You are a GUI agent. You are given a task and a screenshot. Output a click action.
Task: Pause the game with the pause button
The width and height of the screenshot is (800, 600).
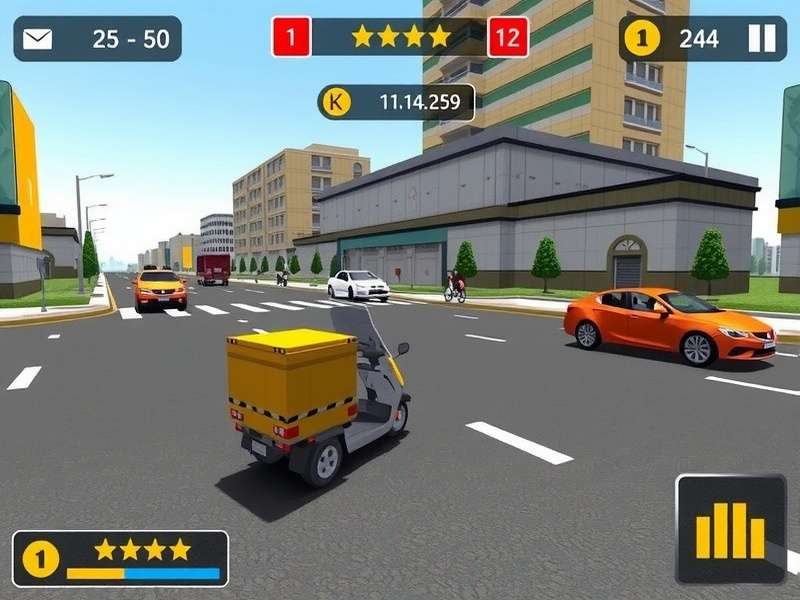coord(761,39)
